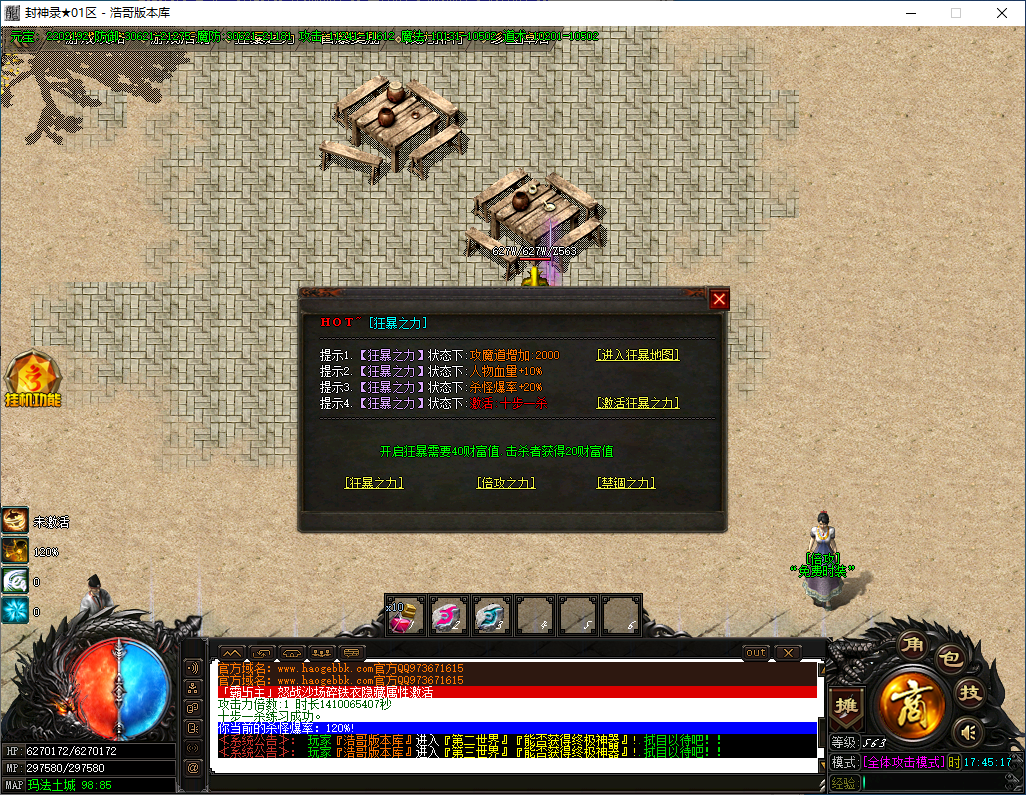Viewport: 1026px width, 795px height.
Task: Click the 未激活 swirling fire buff icon
Action: (x=15, y=520)
